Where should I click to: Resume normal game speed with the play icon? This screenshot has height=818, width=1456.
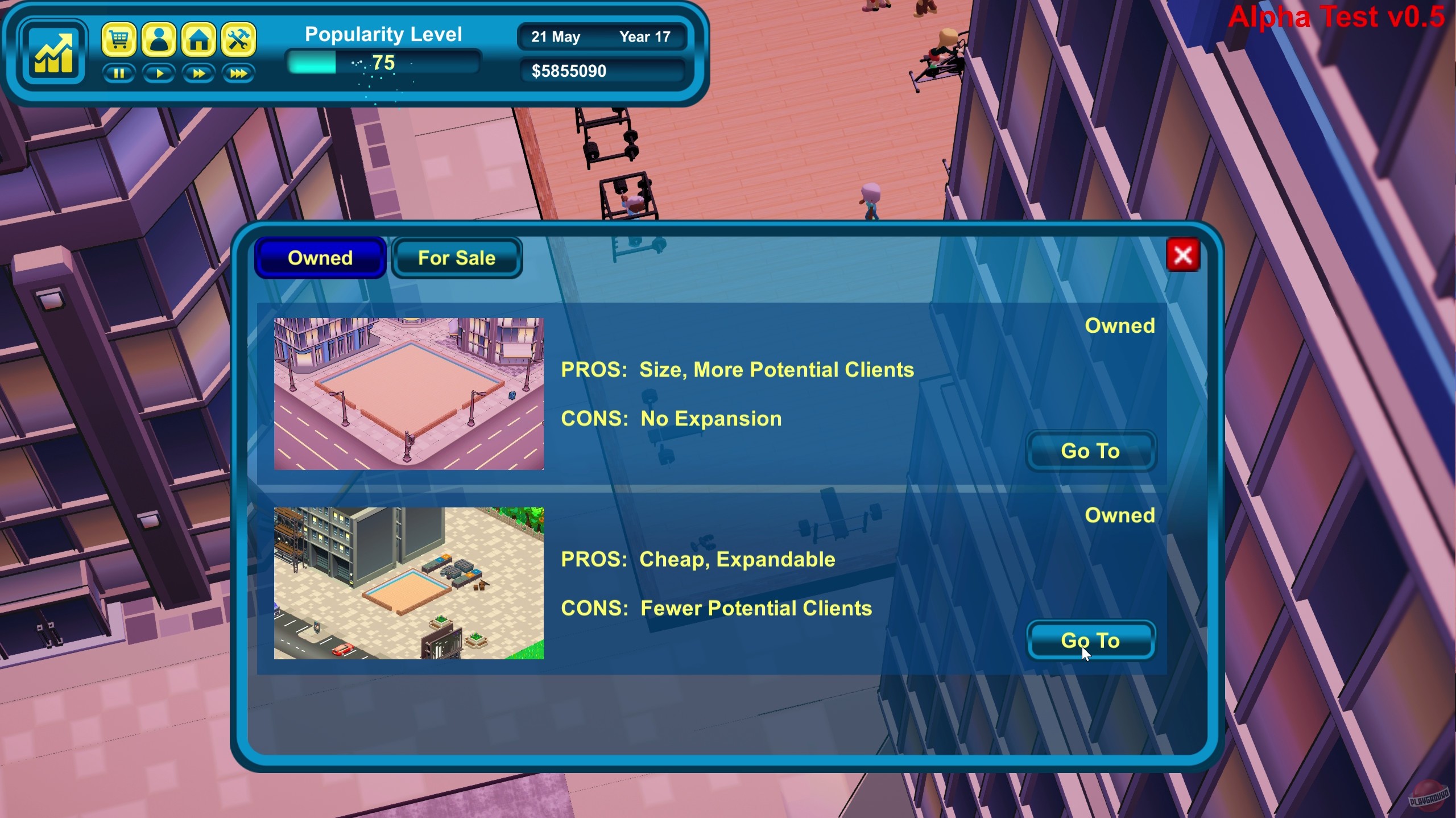pos(160,73)
